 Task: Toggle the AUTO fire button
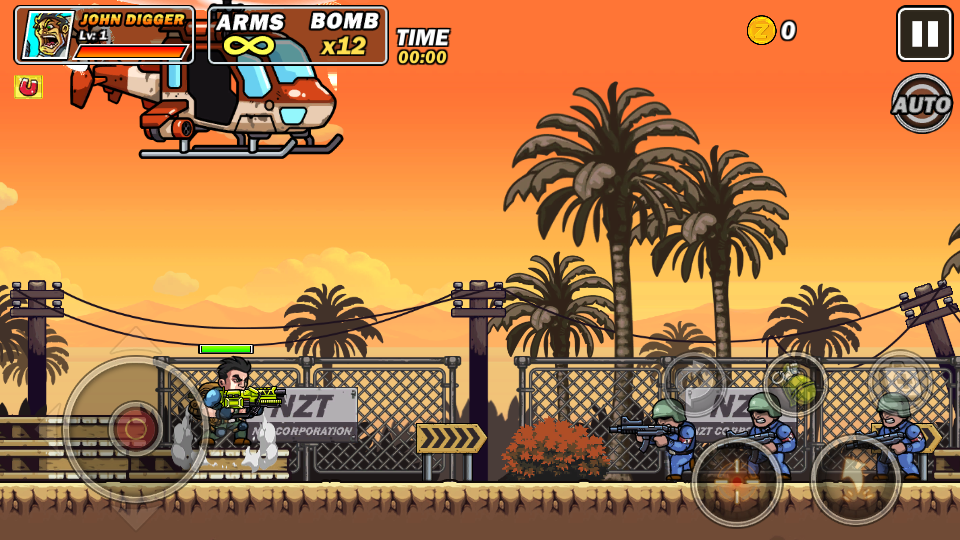point(921,103)
